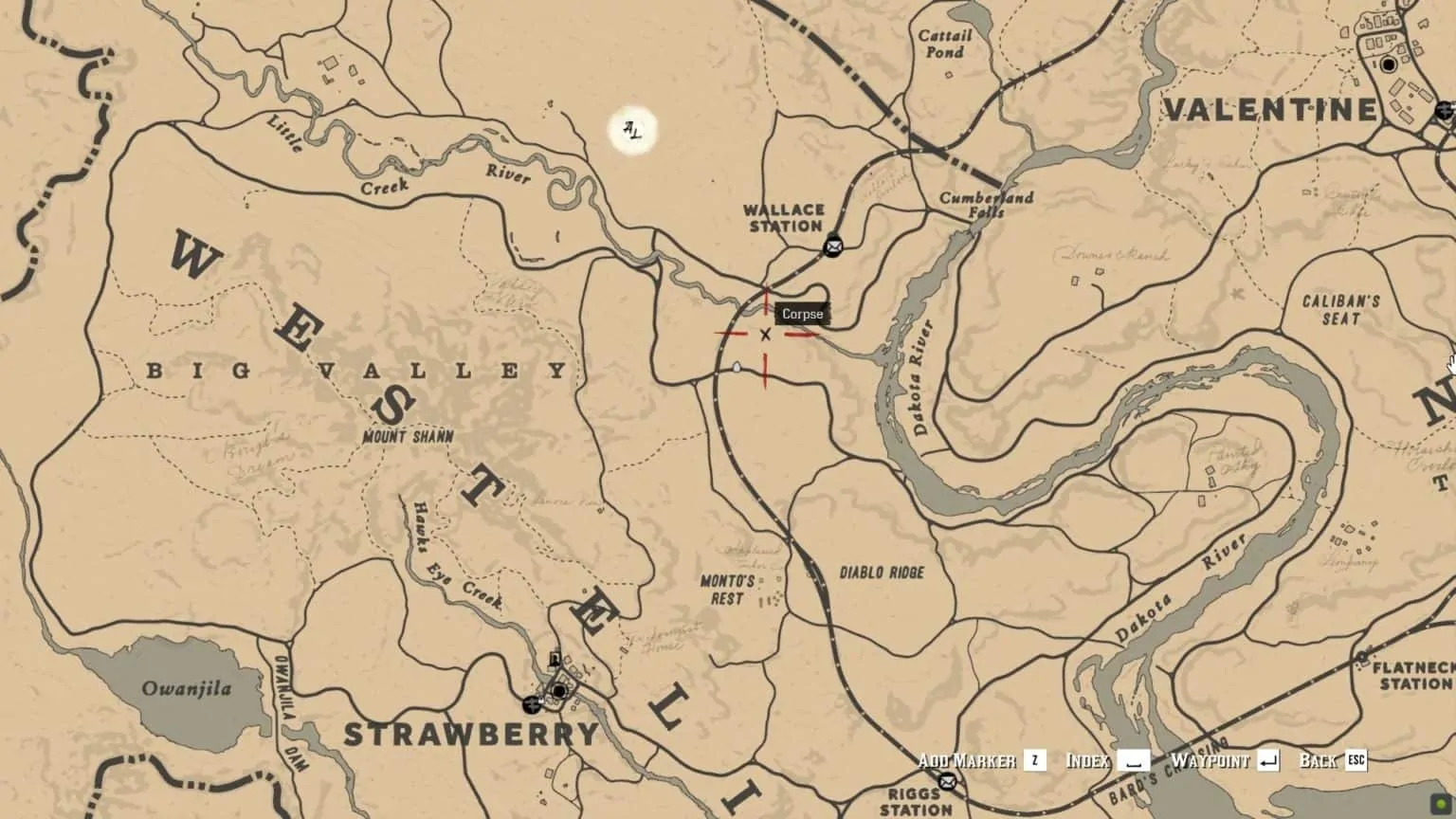The width and height of the screenshot is (1456, 819).
Task: Click the Riggs Station post office icon
Action: [948, 783]
